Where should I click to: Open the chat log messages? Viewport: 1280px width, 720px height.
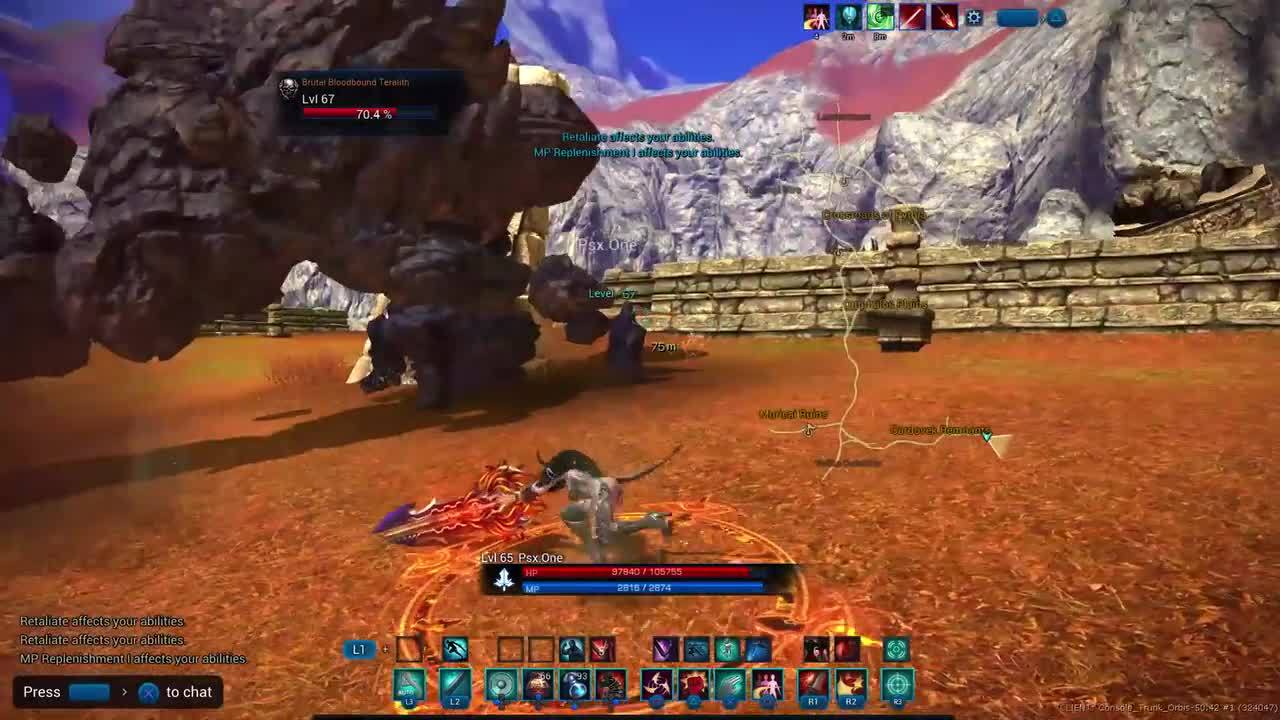[x=132, y=640]
